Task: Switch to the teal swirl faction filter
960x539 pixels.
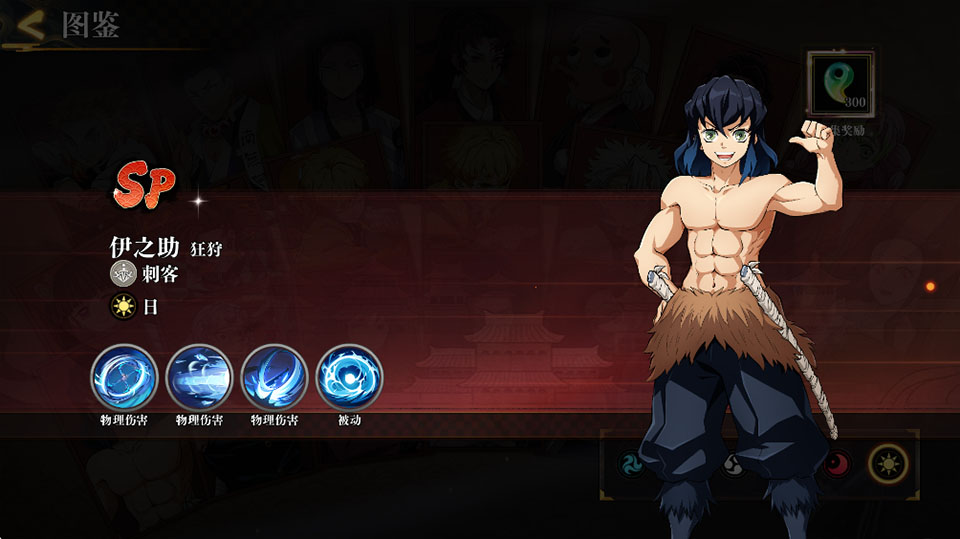Action: (x=632, y=463)
